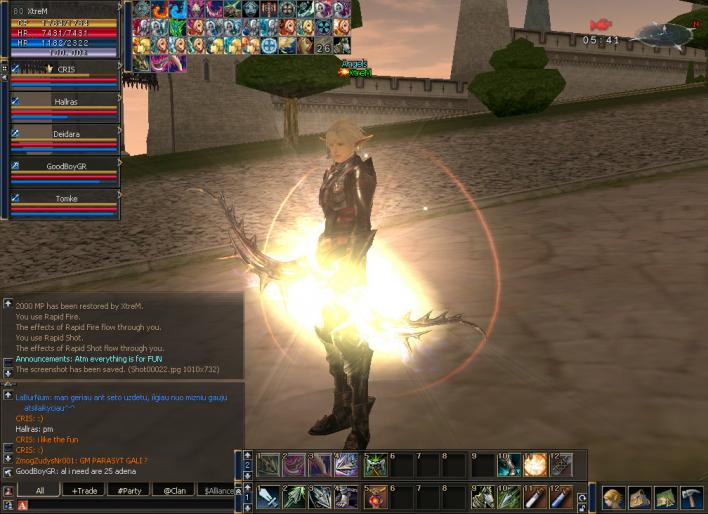Show the All chat tab
708x514 pixels.
tap(40, 490)
